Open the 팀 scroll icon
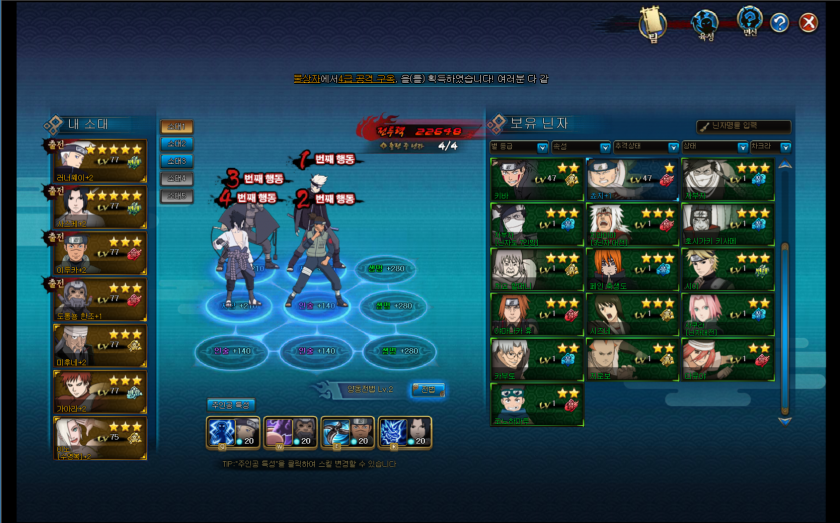 point(653,23)
